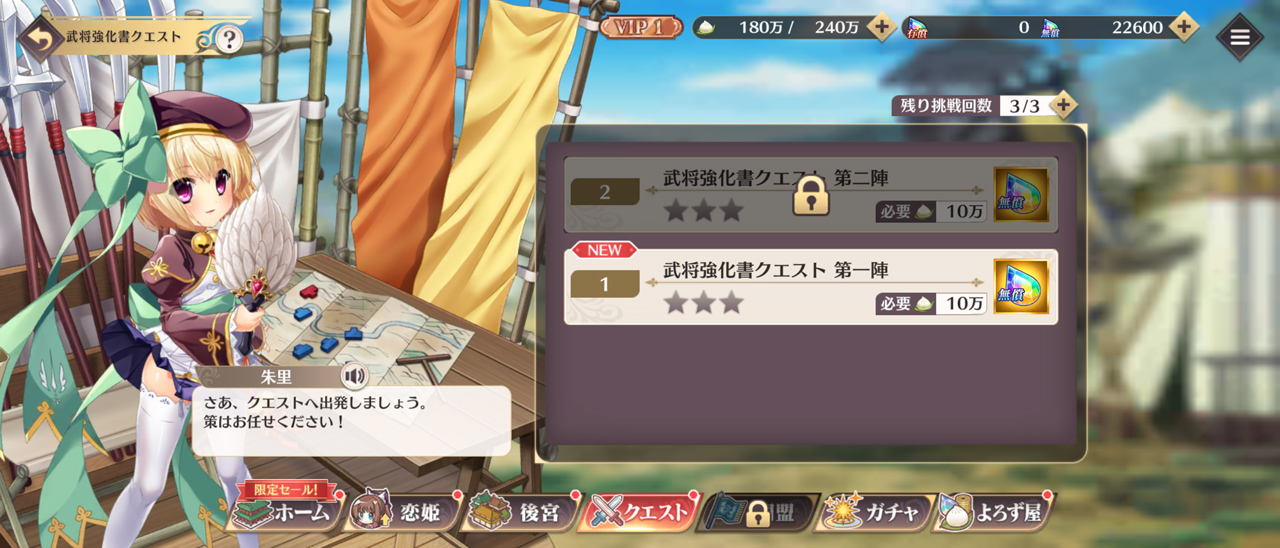This screenshot has height=548, width=1280.
Task: Open the VIP 1 badge
Action: pos(641,27)
